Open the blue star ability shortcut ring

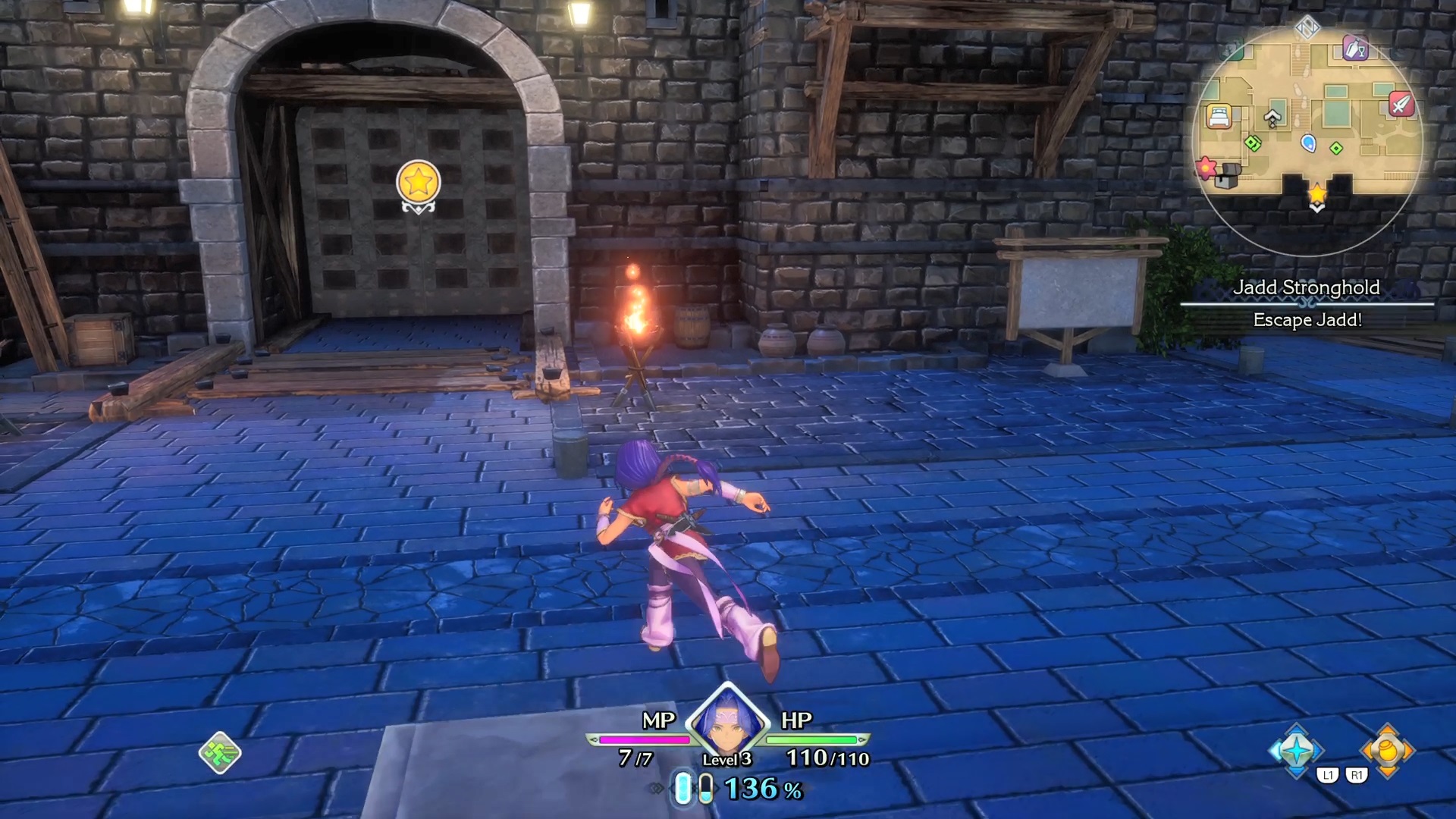(1296, 750)
